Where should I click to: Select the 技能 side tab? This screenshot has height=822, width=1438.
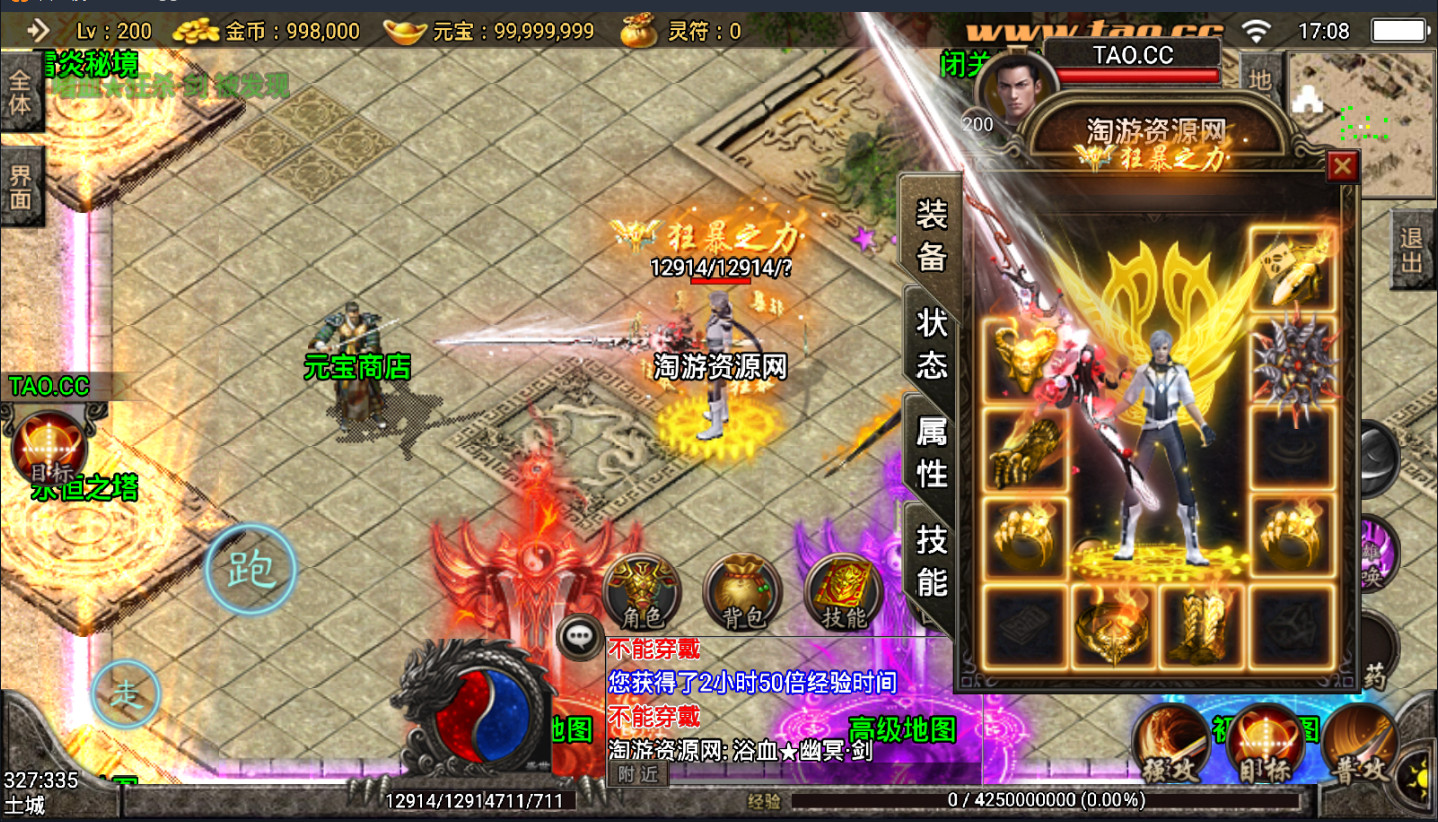coord(931,558)
